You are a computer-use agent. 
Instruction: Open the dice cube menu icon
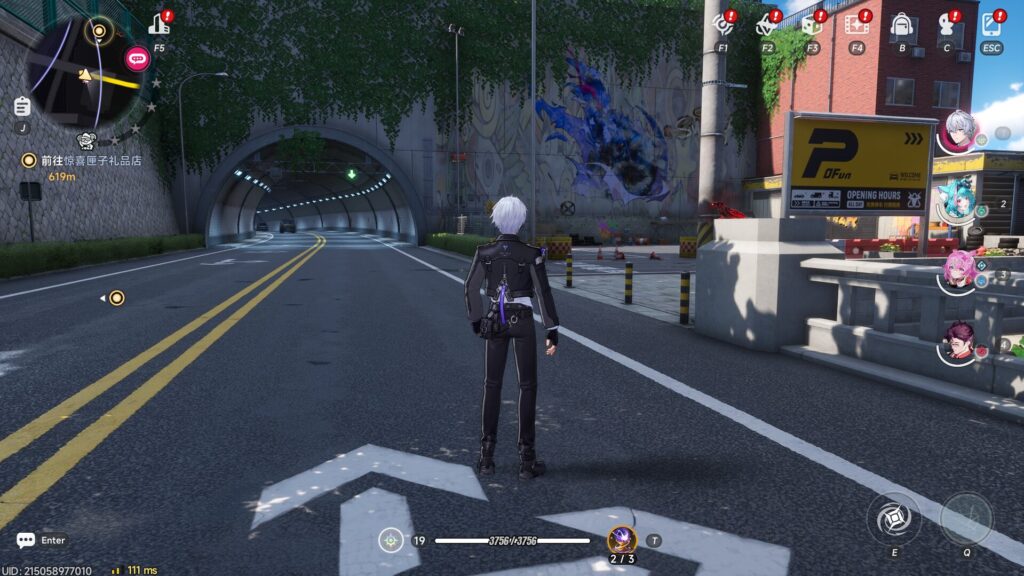(811, 25)
